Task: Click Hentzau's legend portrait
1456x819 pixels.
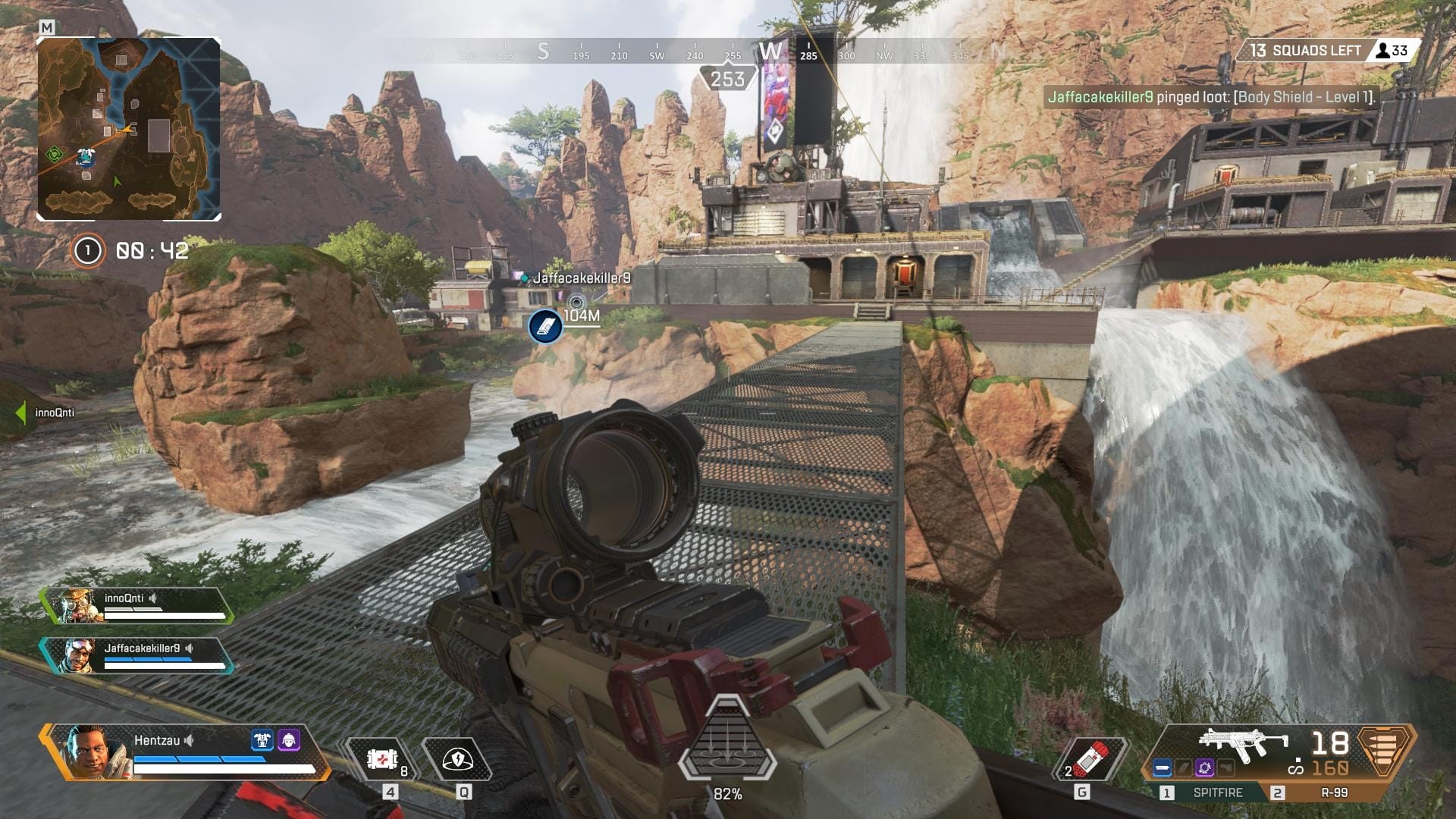Action: [x=95, y=751]
